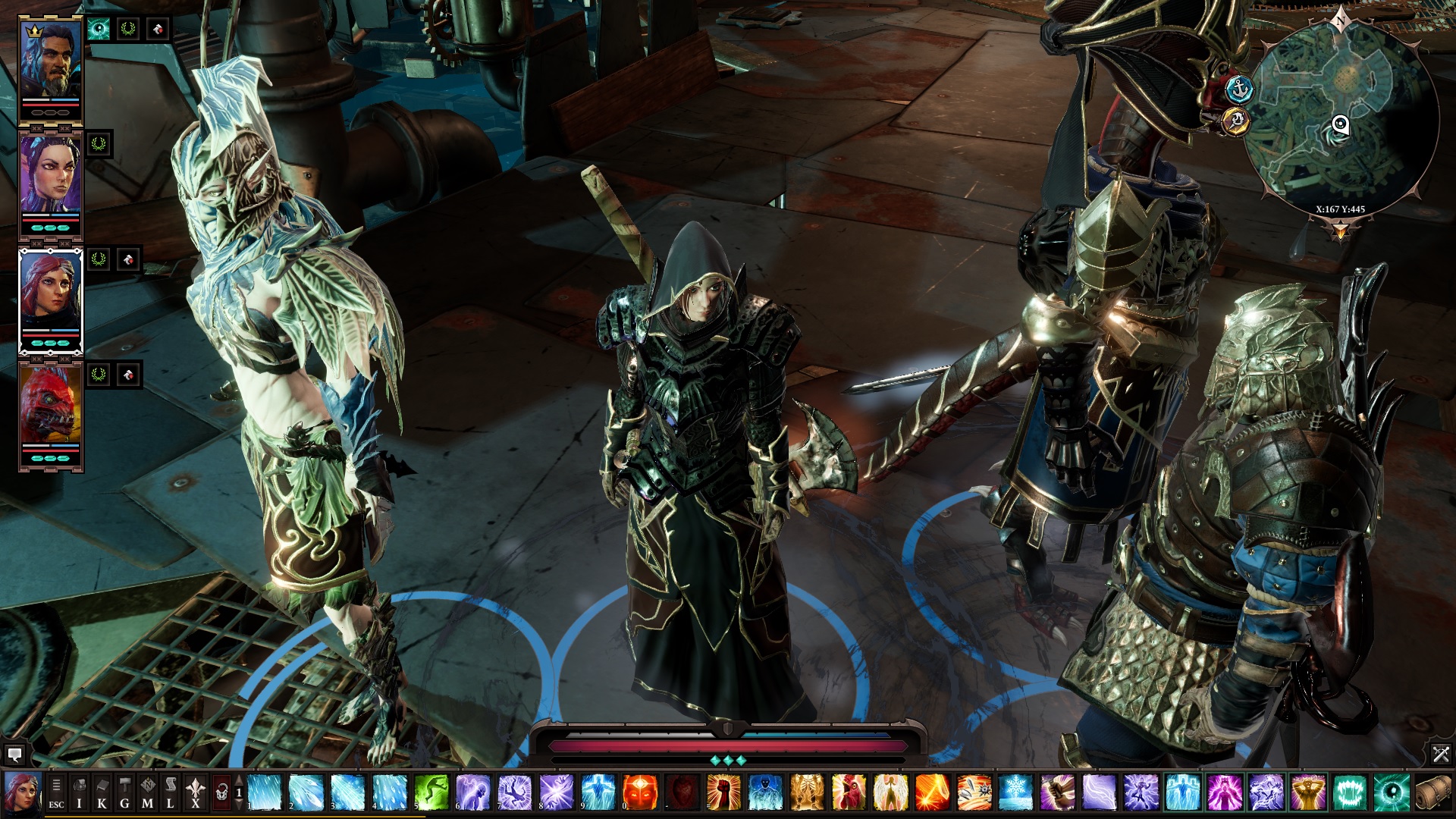This screenshot has height=819, width=1456.
Task: Open the journal scroll button
Action: click(171, 793)
